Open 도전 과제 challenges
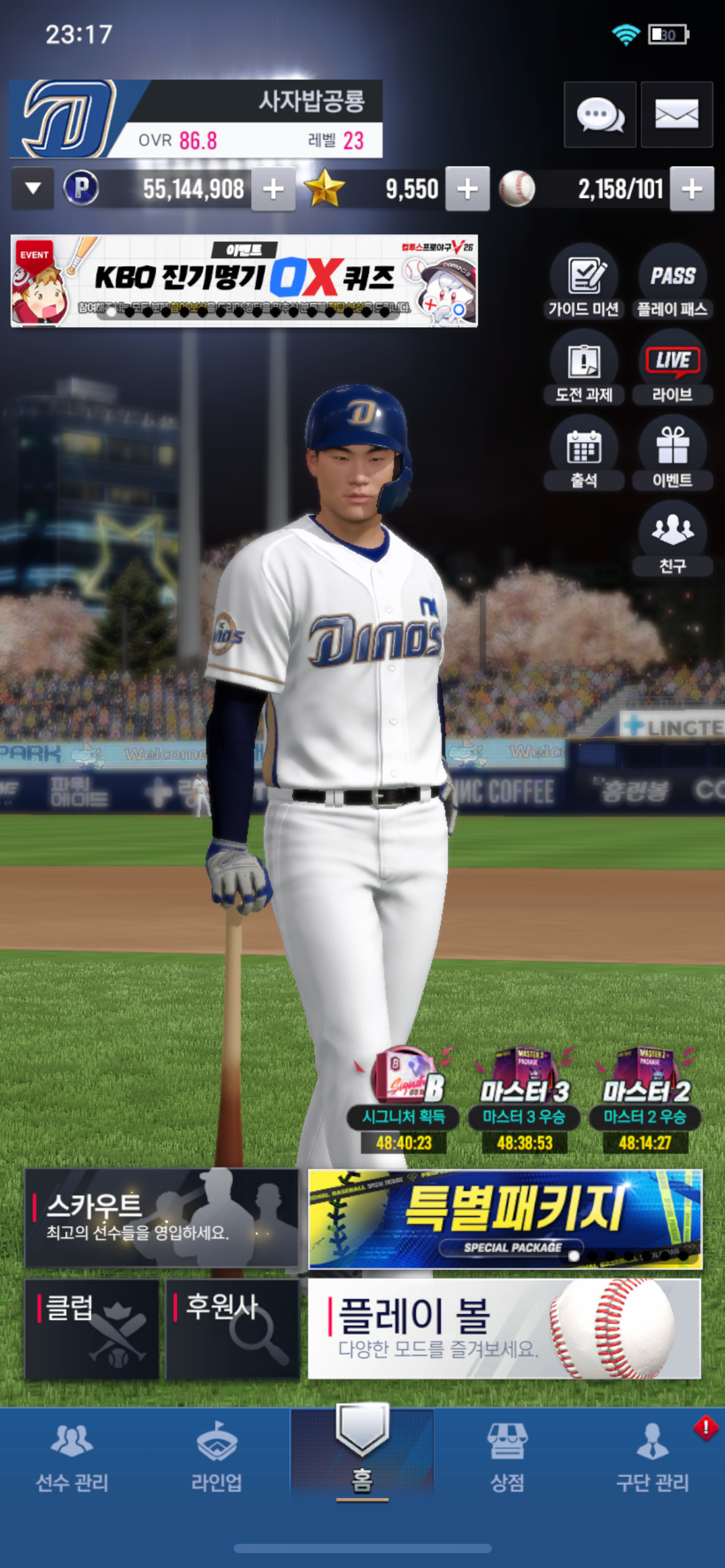This screenshot has height=1568, width=725. tap(584, 368)
